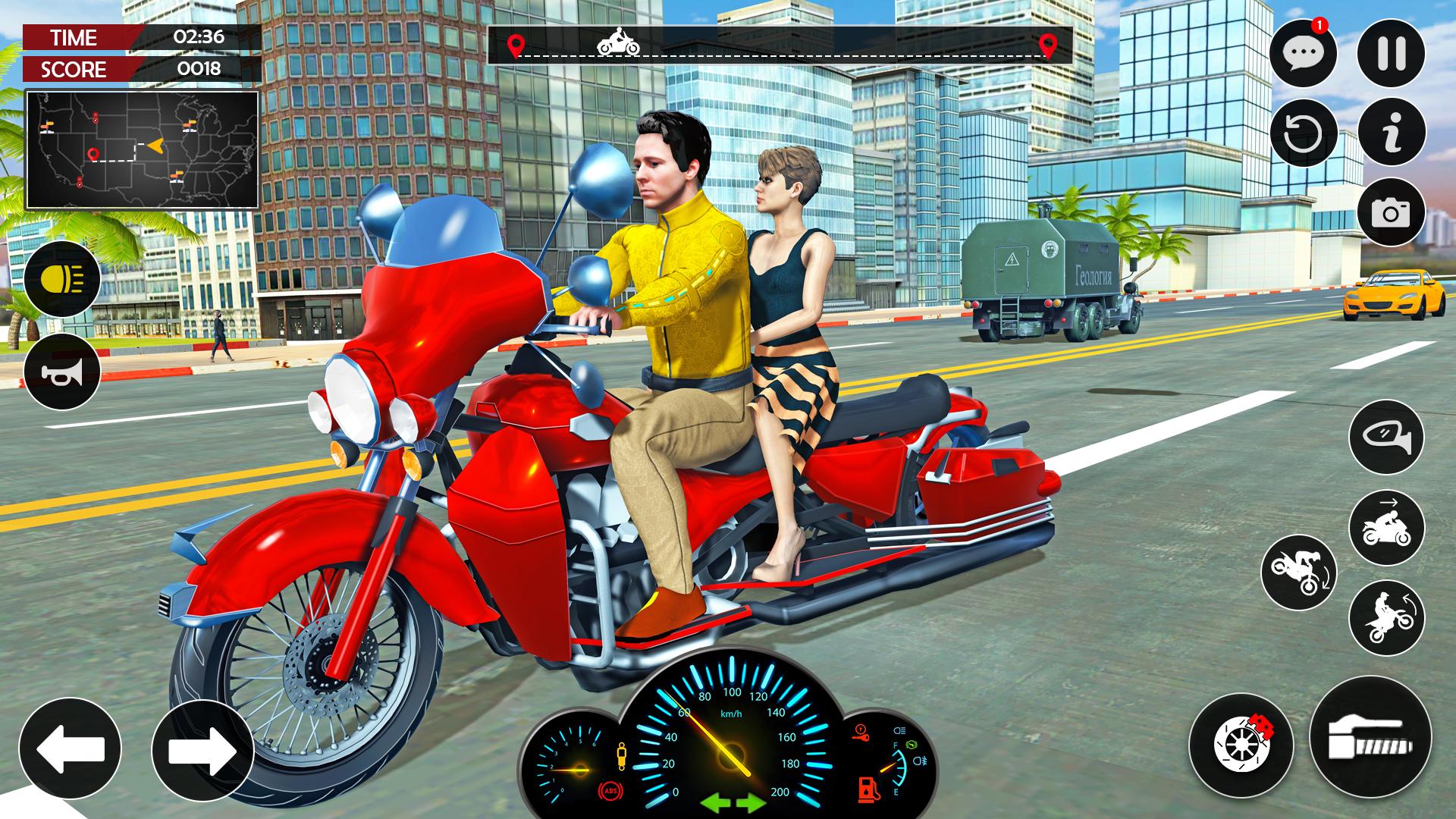Toggle the motorcycle headlight
Viewport: 1456px width, 819px height.
pos(62,279)
